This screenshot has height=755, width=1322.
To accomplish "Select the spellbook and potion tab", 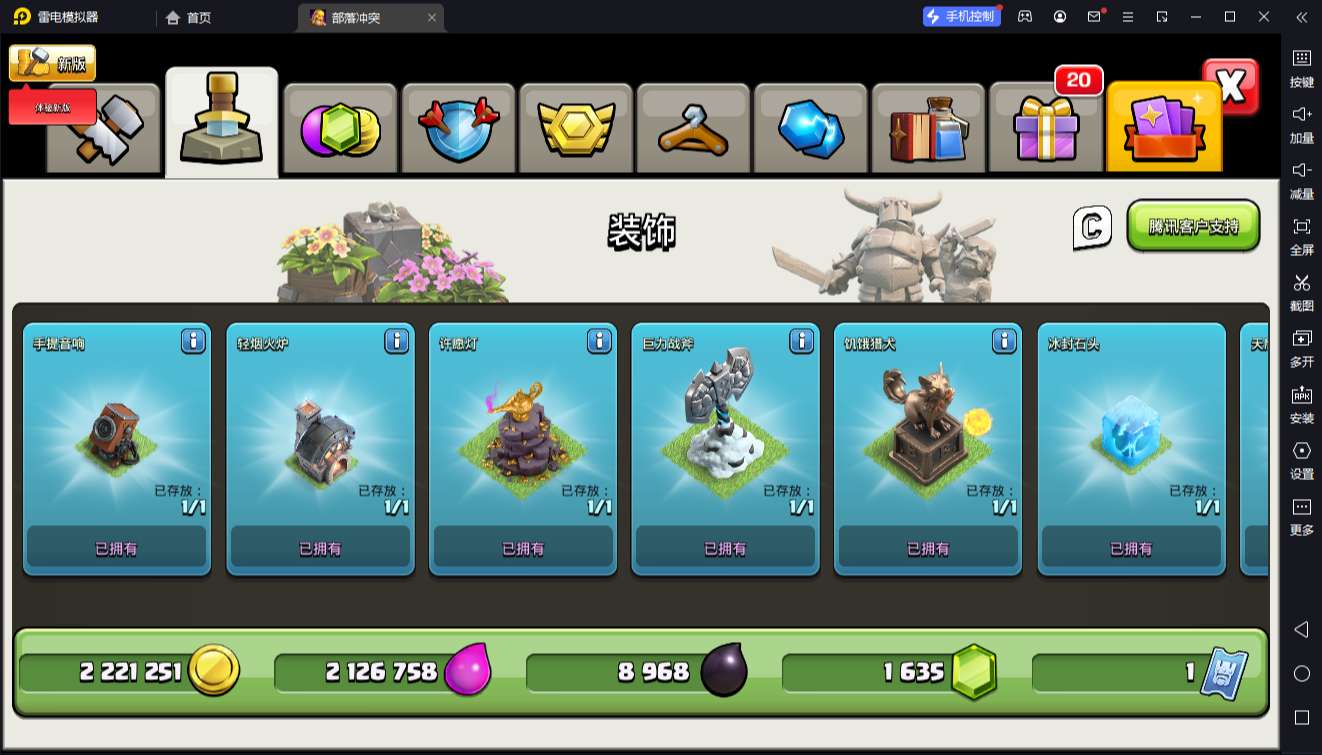I will pos(928,129).
